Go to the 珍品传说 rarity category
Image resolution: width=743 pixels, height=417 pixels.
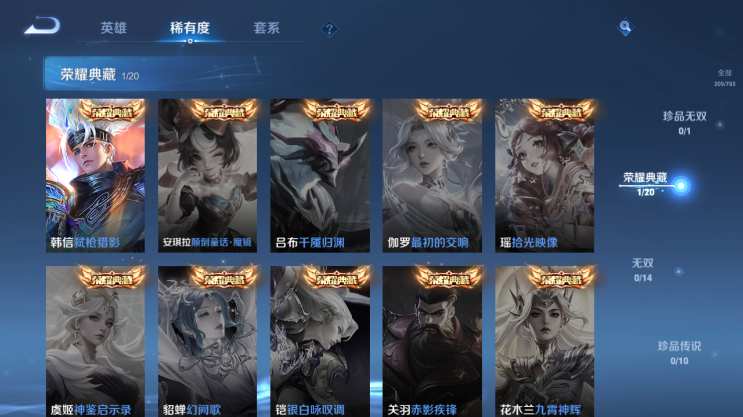pyautogui.click(x=679, y=352)
